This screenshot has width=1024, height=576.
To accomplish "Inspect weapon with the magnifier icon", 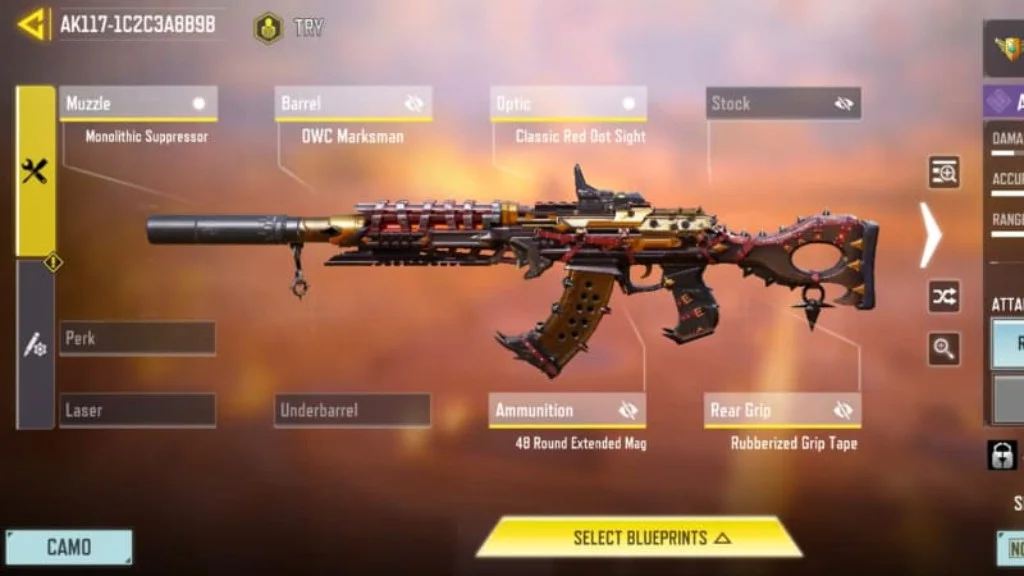I will (944, 349).
